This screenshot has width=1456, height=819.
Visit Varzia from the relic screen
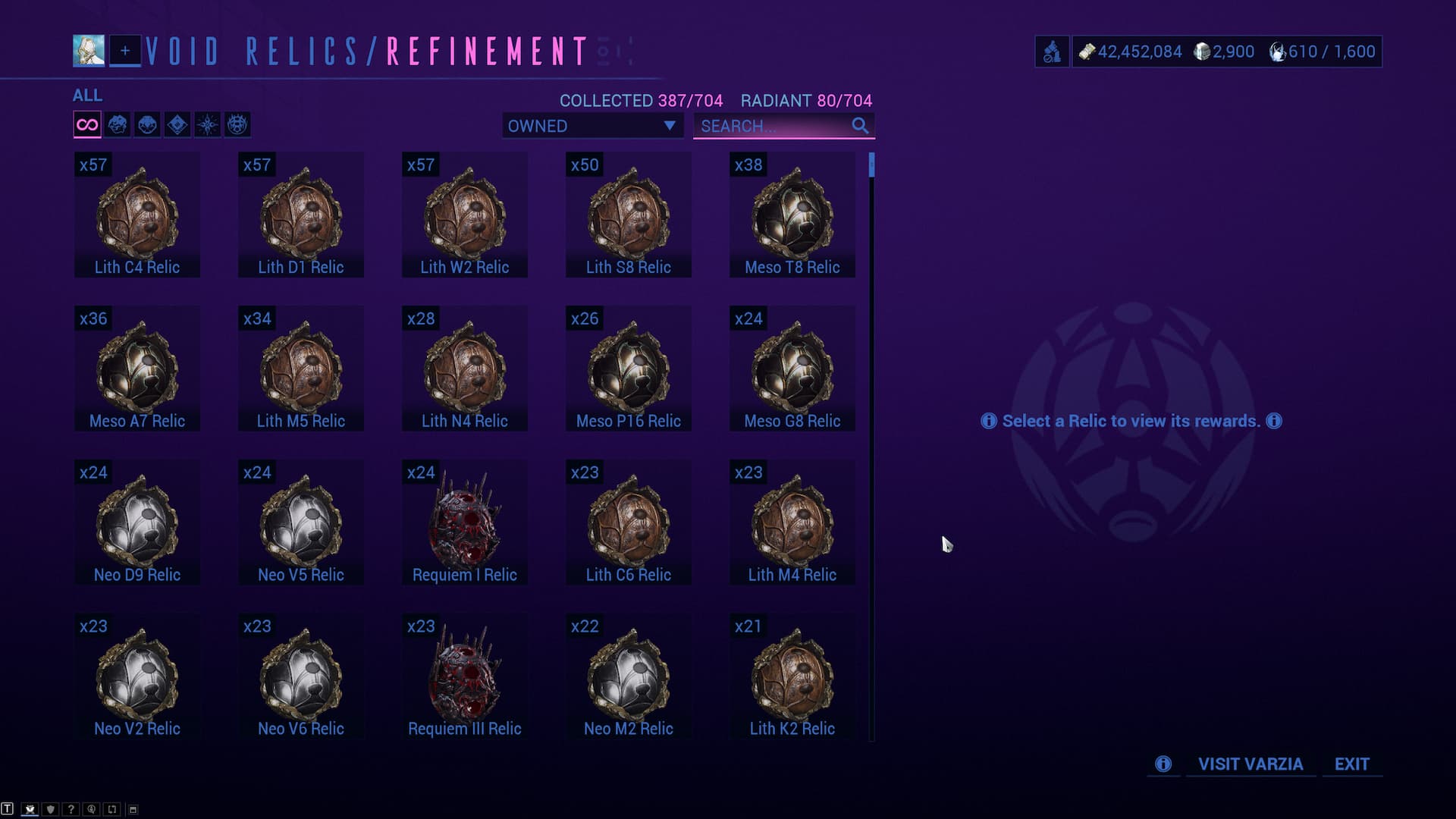tap(1250, 764)
